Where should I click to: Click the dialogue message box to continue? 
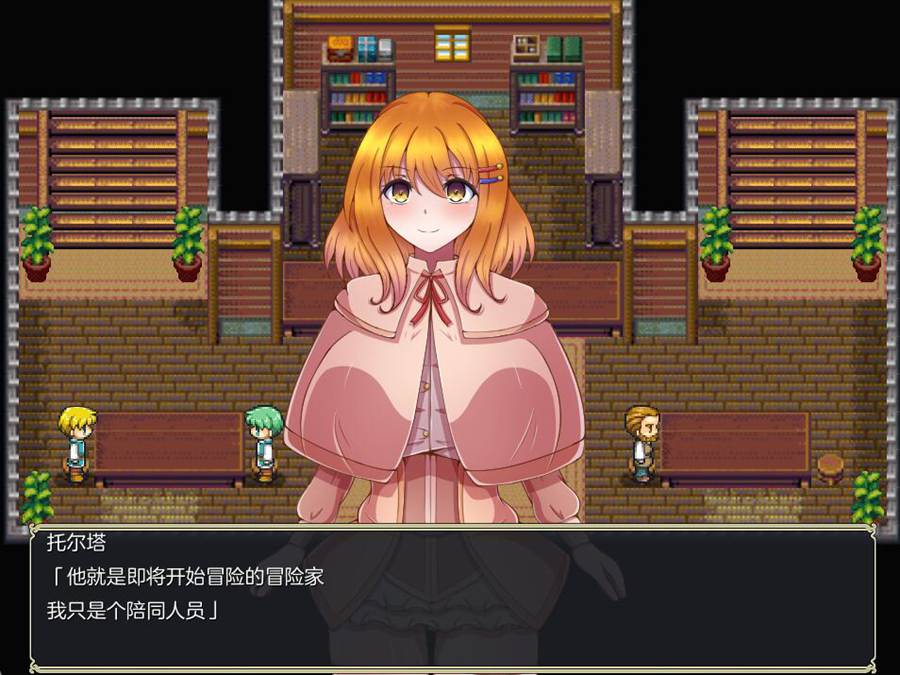(x=452, y=595)
